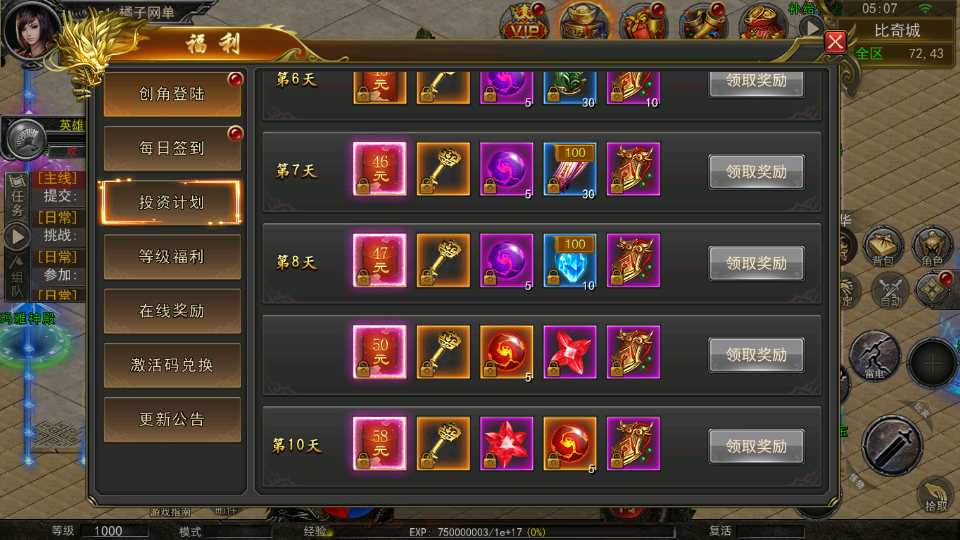Claim the 第7天 day reward
This screenshot has width=960, height=540.
click(756, 172)
